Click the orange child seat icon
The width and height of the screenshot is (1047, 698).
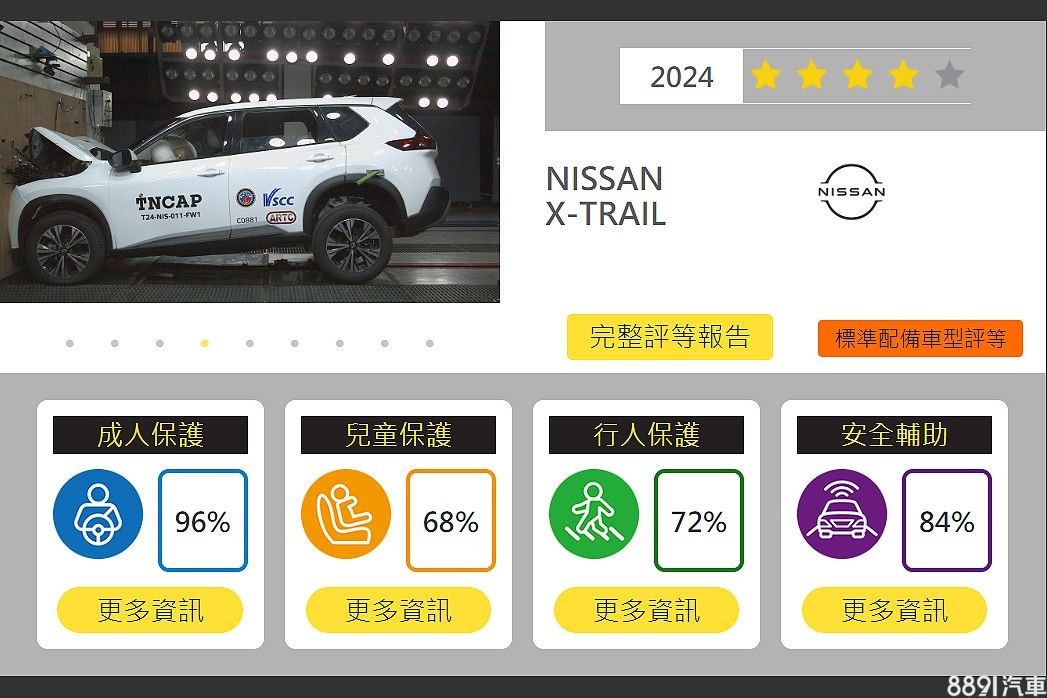click(x=346, y=514)
